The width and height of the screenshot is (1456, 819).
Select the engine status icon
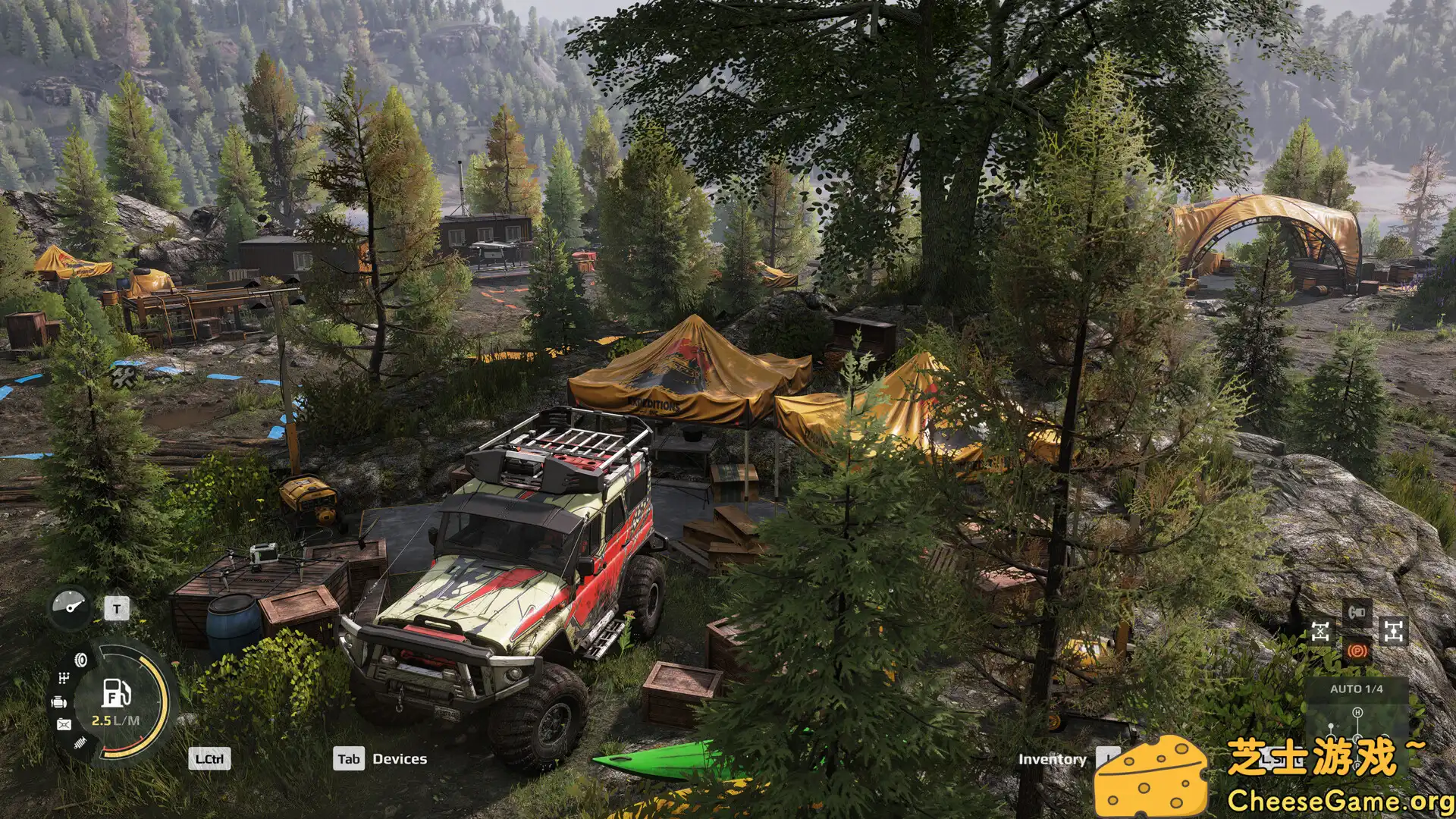coord(58,701)
